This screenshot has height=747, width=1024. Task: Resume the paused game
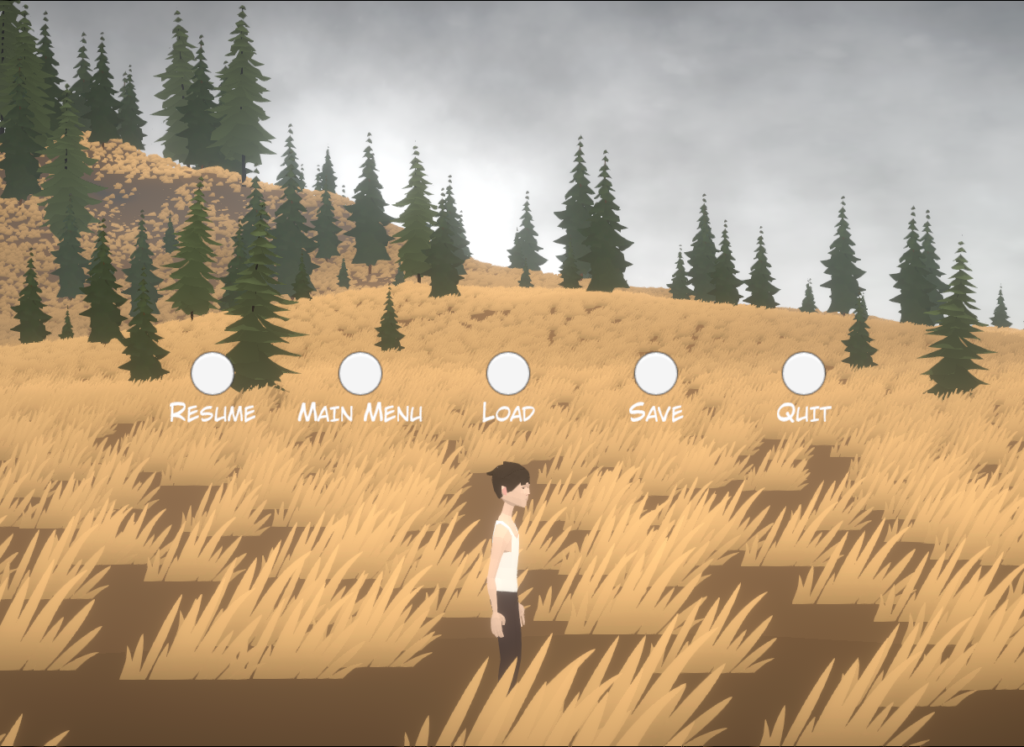point(212,374)
